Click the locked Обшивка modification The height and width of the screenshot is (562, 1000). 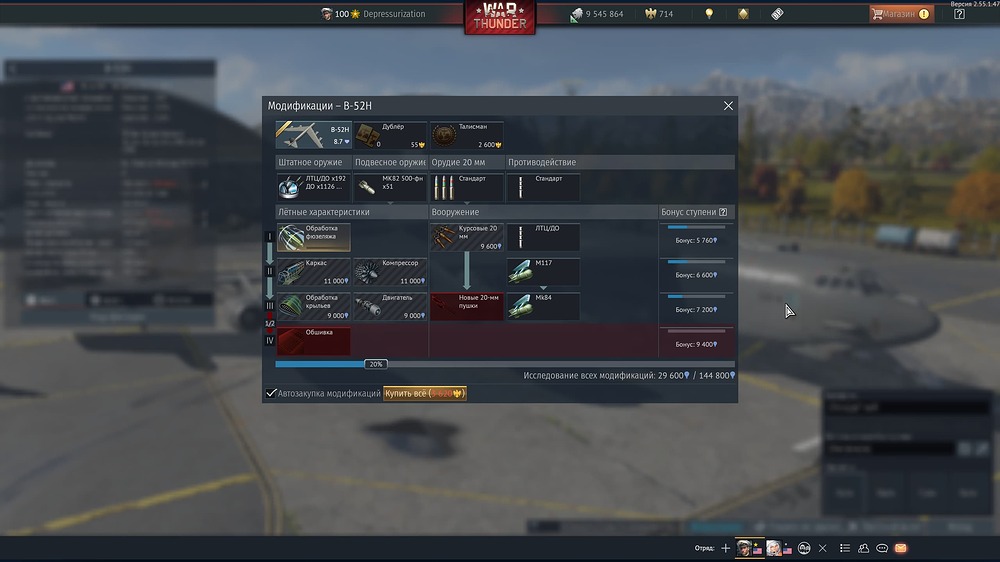point(314,341)
